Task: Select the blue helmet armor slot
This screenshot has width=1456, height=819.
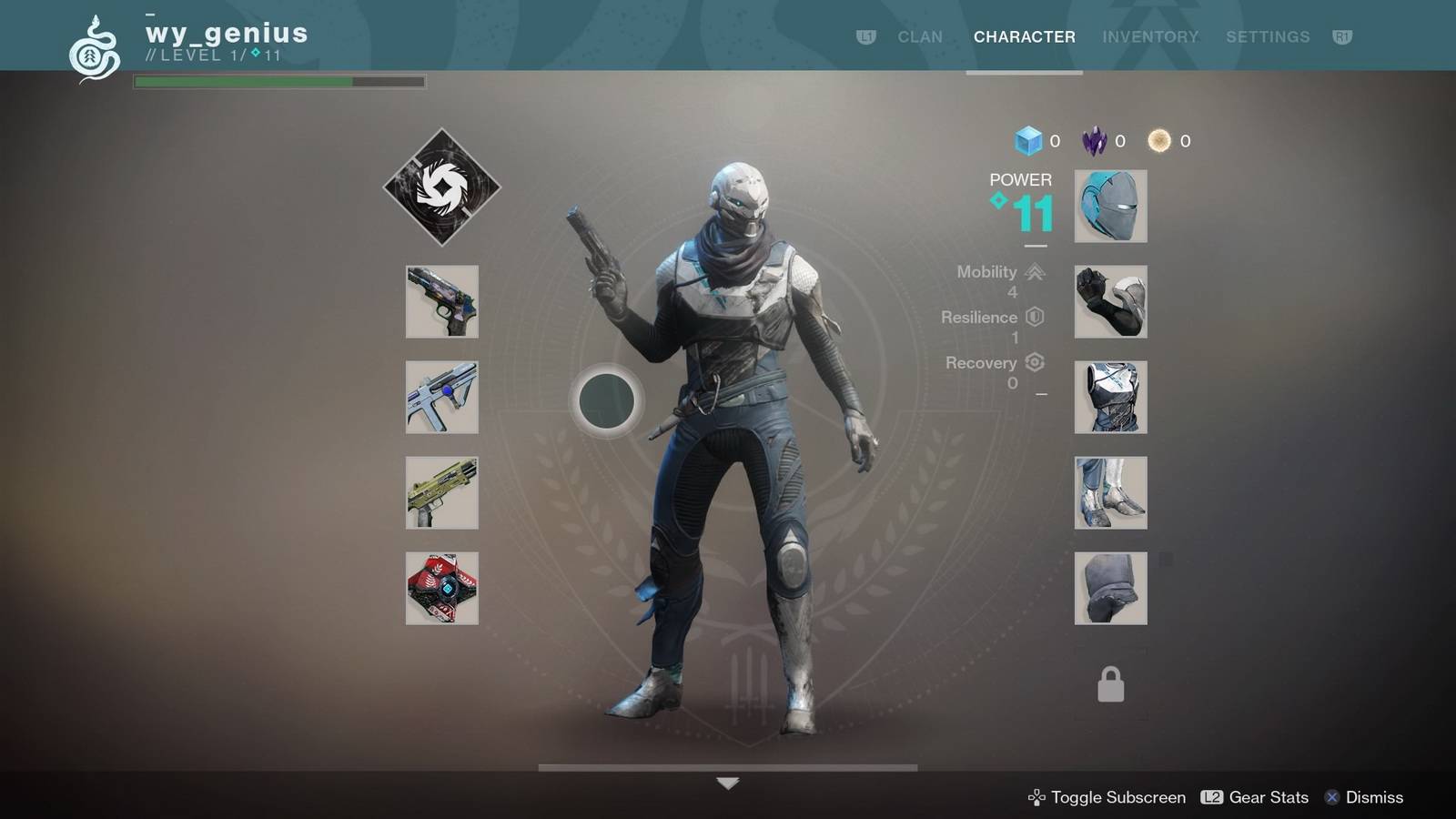Action: [1110, 207]
